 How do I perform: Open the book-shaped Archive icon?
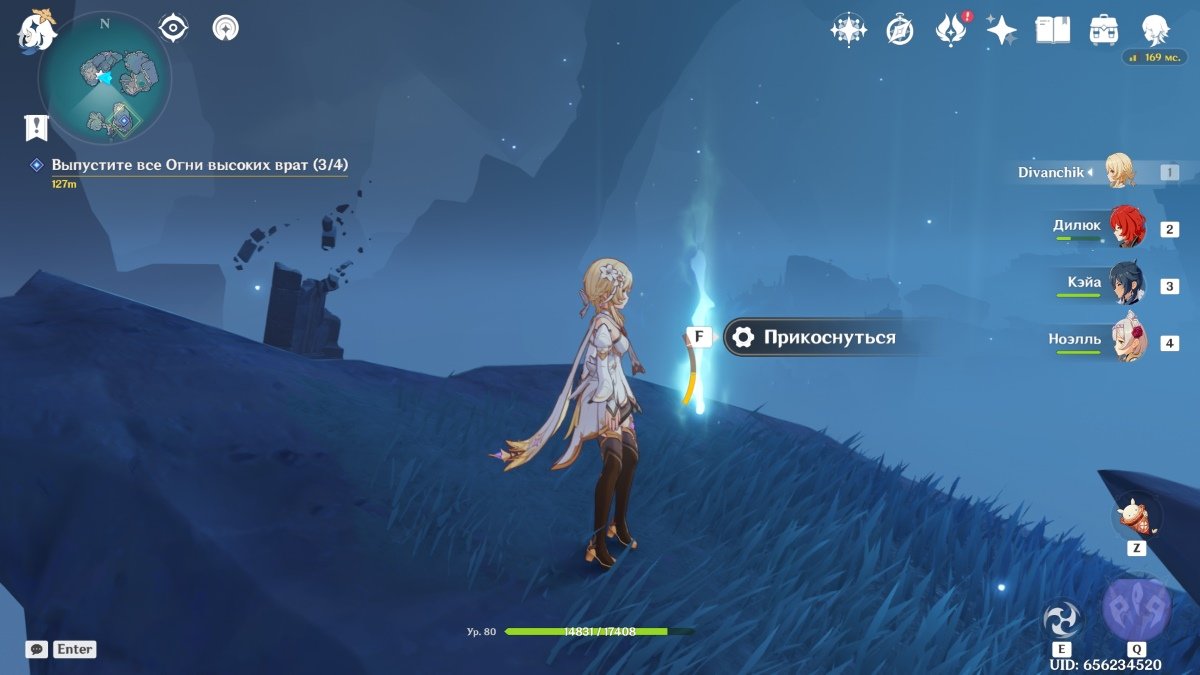coord(1052,30)
